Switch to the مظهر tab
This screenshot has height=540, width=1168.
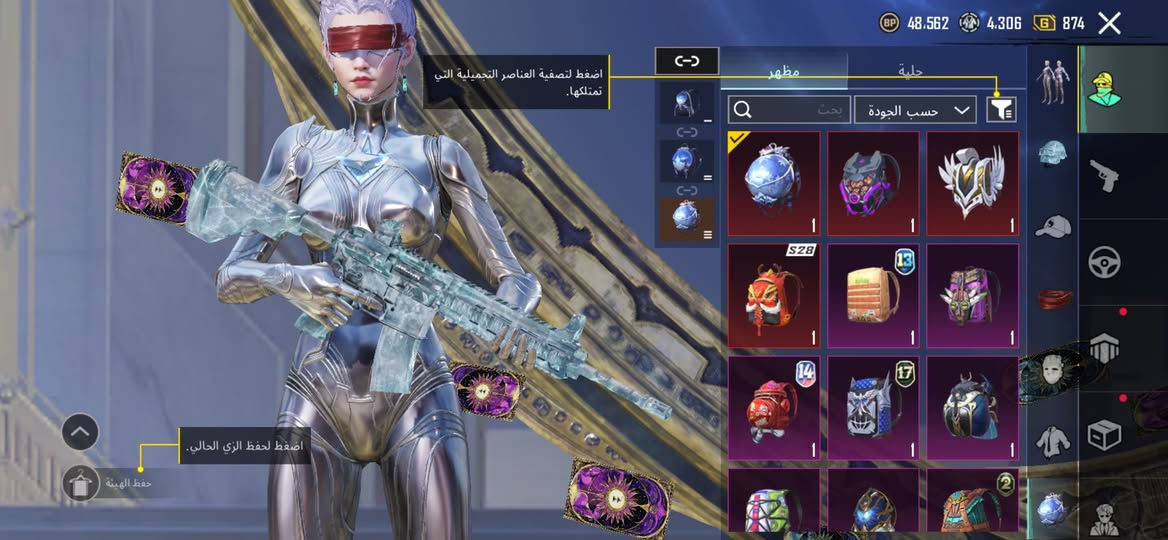(x=783, y=71)
